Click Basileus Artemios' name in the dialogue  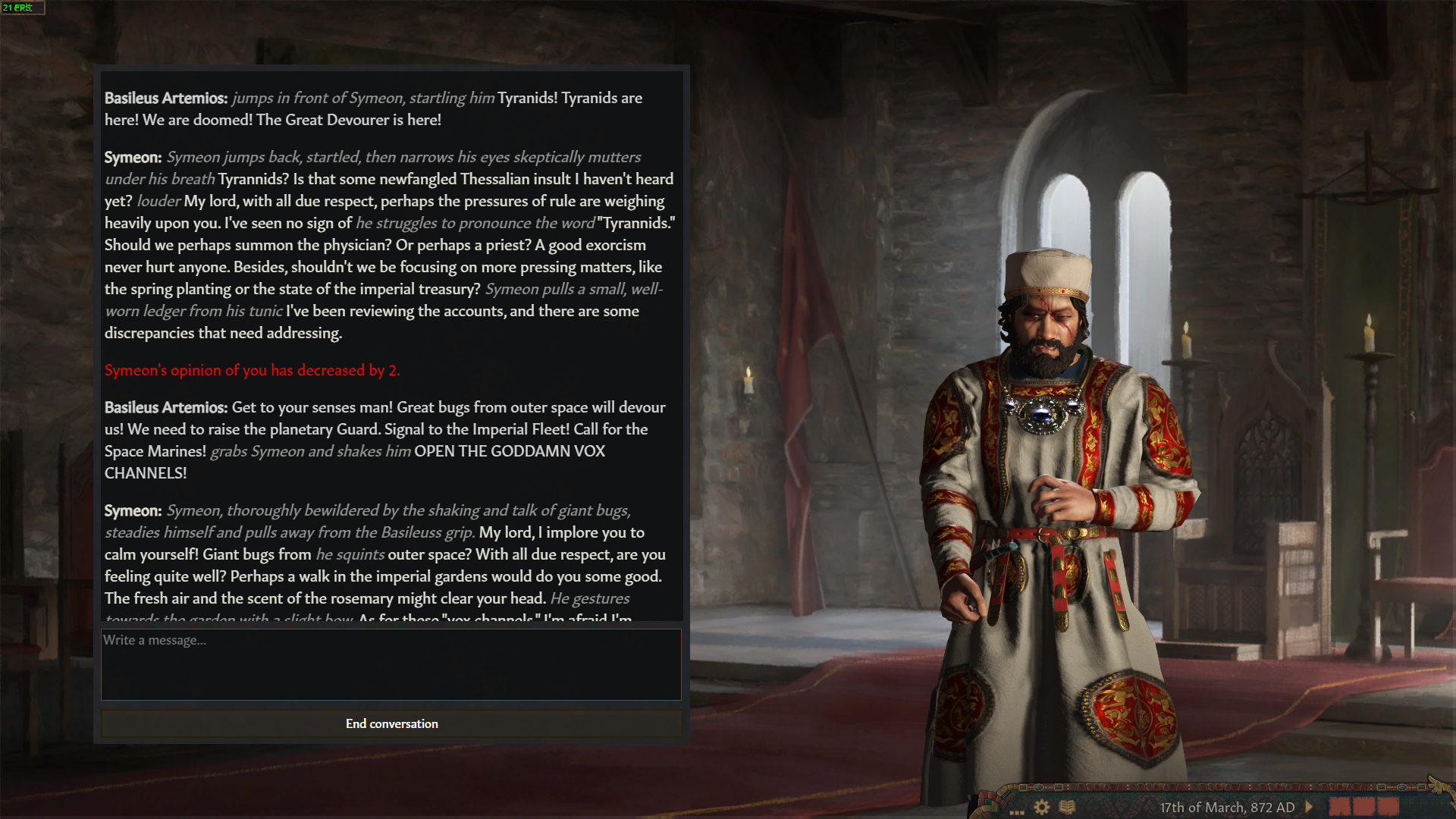tap(166, 98)
